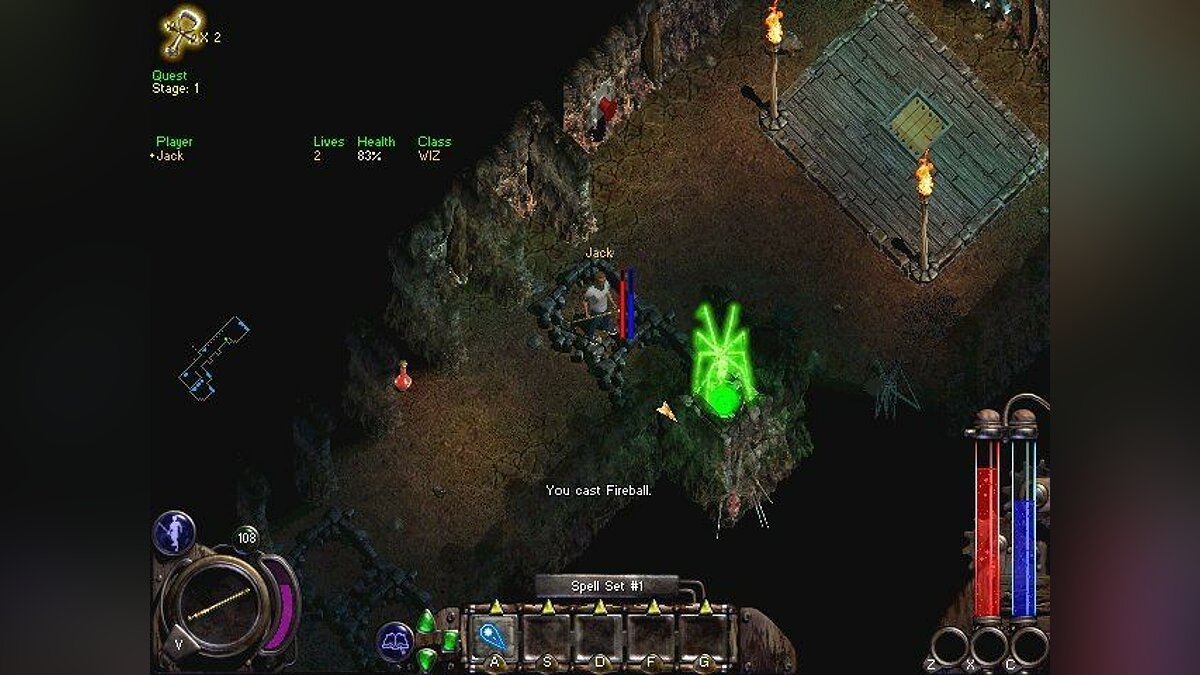Screen dimensions: 1200x675
Task: Select the Fireball spell slot
Action: coord(494,636)
